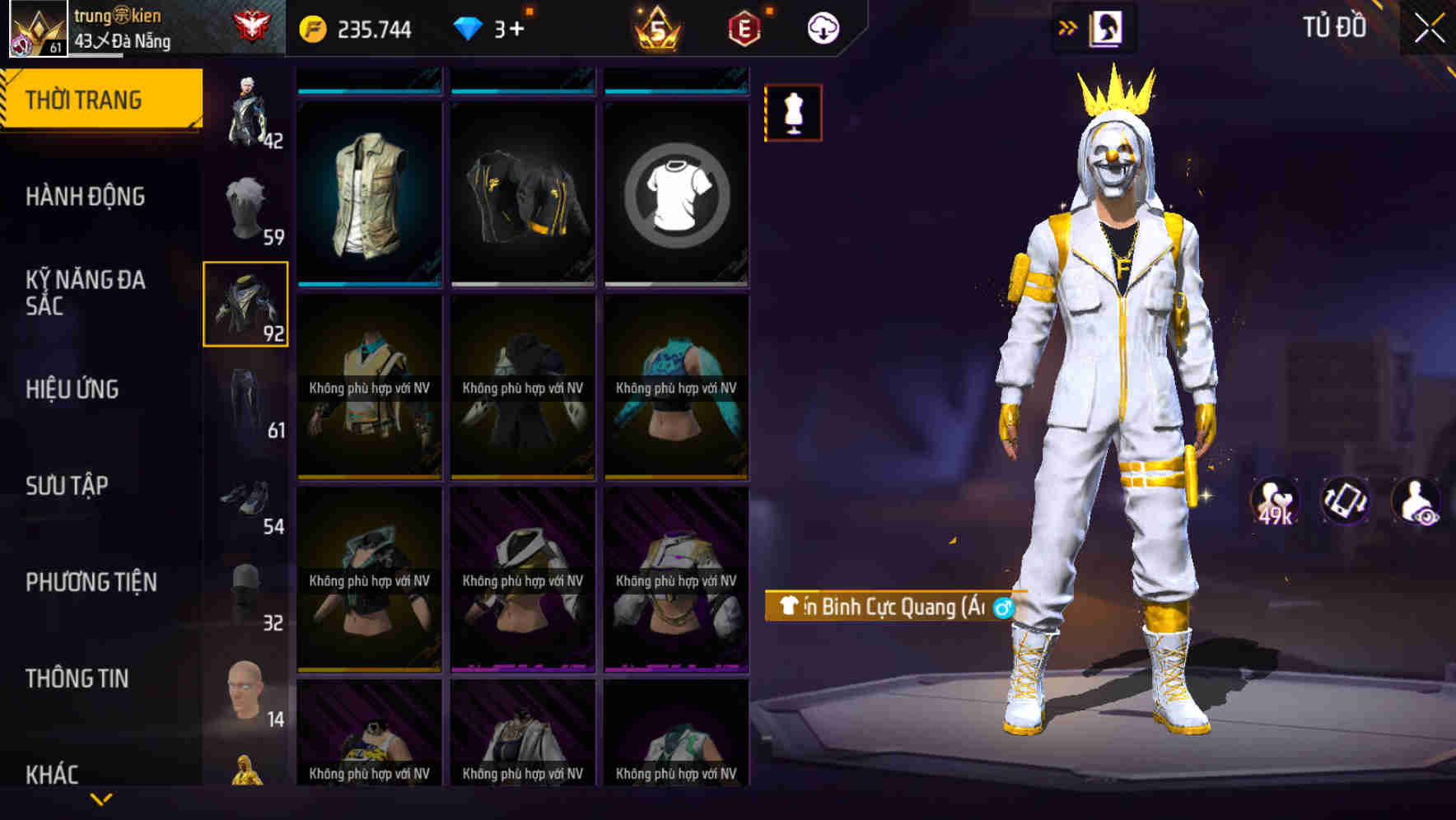Click the blue progress bar under the beige vest
1456x820 pixels.
pyautogui.click(x=368, y=284)
